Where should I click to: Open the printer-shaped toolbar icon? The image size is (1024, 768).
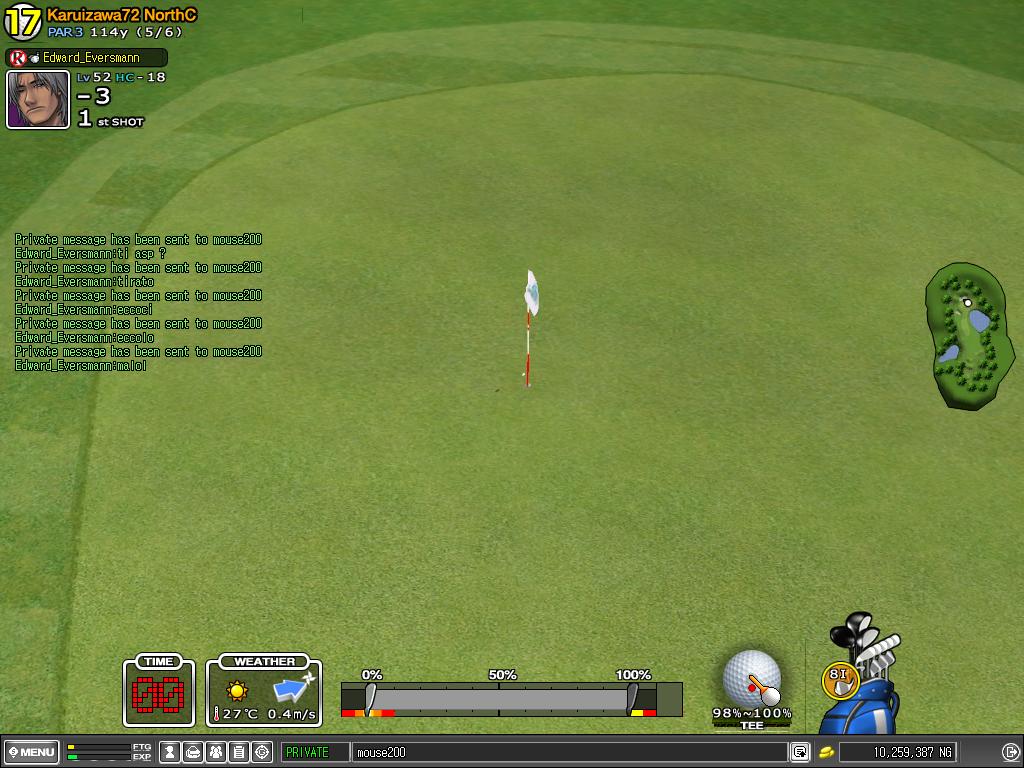[193, 752]
